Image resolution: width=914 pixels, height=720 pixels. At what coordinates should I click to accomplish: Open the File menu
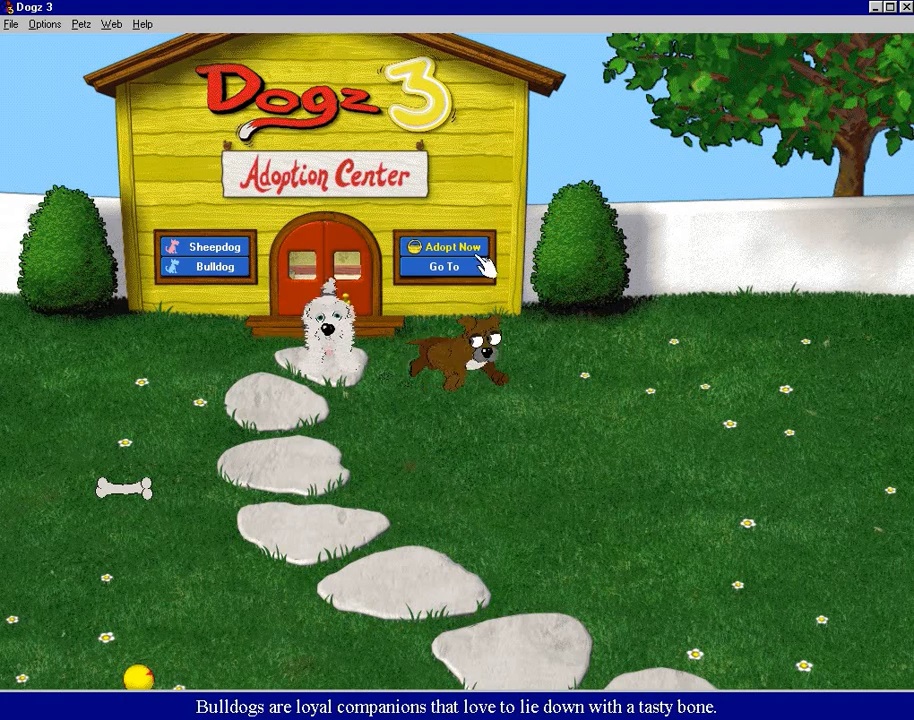click(x=11, y=24)
